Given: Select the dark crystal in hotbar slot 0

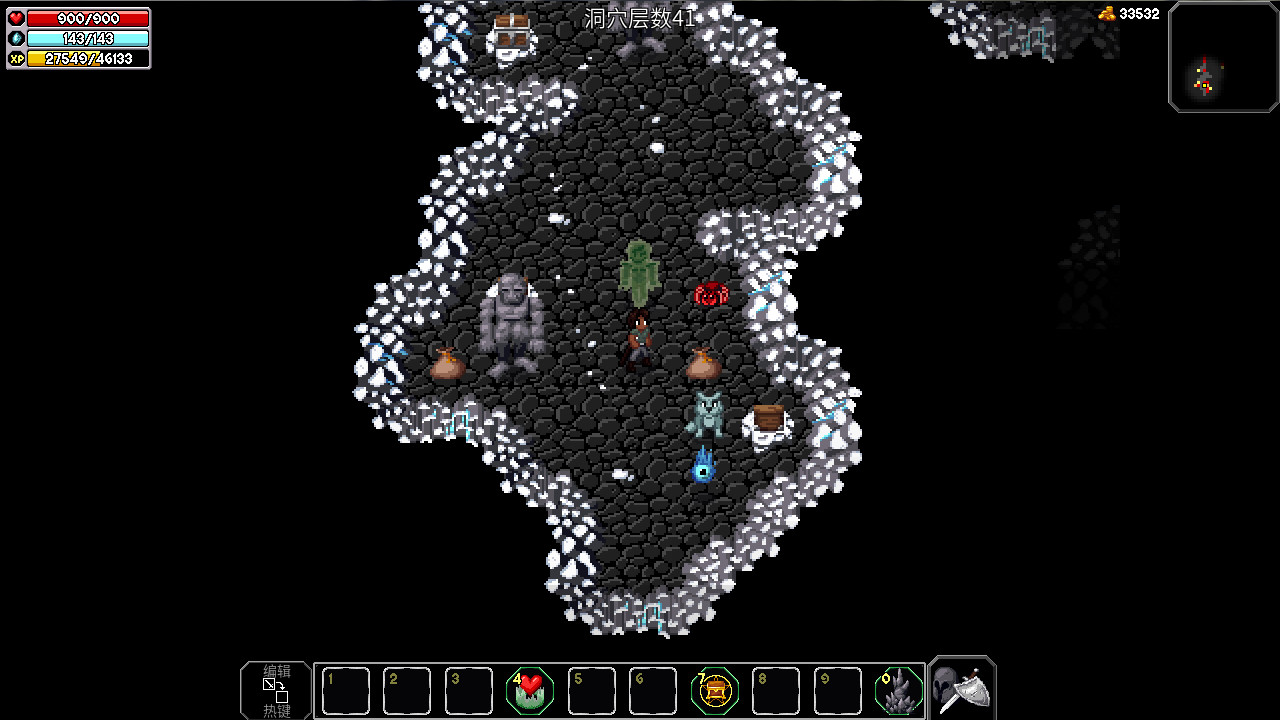Looking at the screenshot, I should 897,688.
